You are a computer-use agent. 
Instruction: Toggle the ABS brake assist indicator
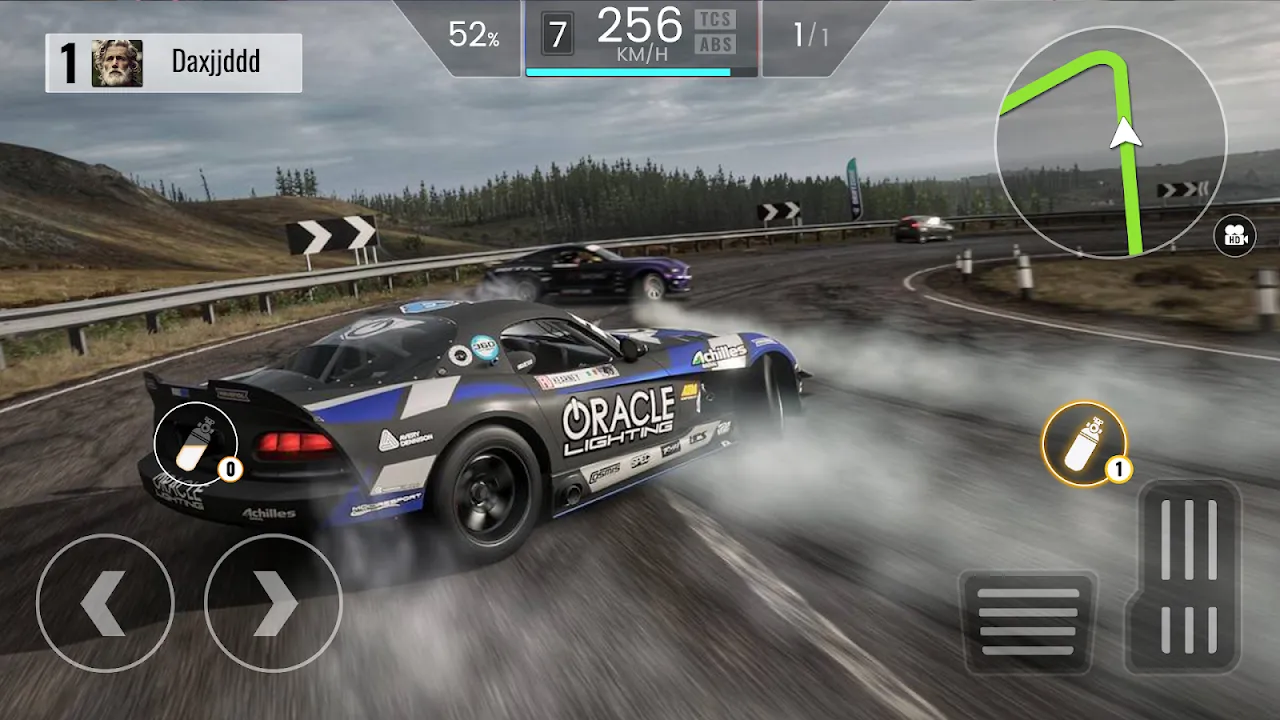pos(715,44)
